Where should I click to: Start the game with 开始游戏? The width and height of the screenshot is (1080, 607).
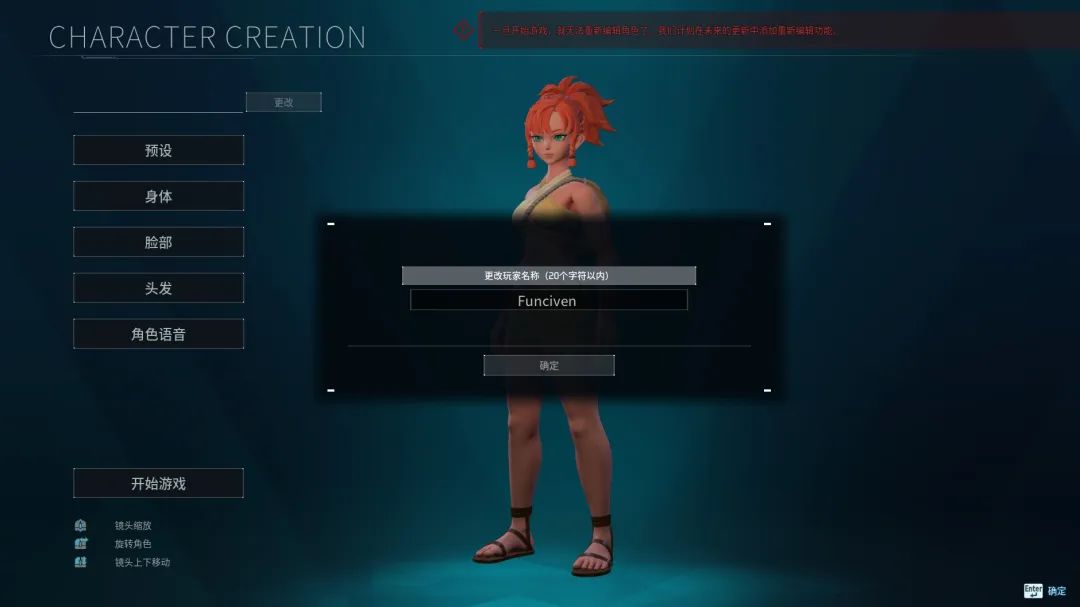[x=158, y=483]
